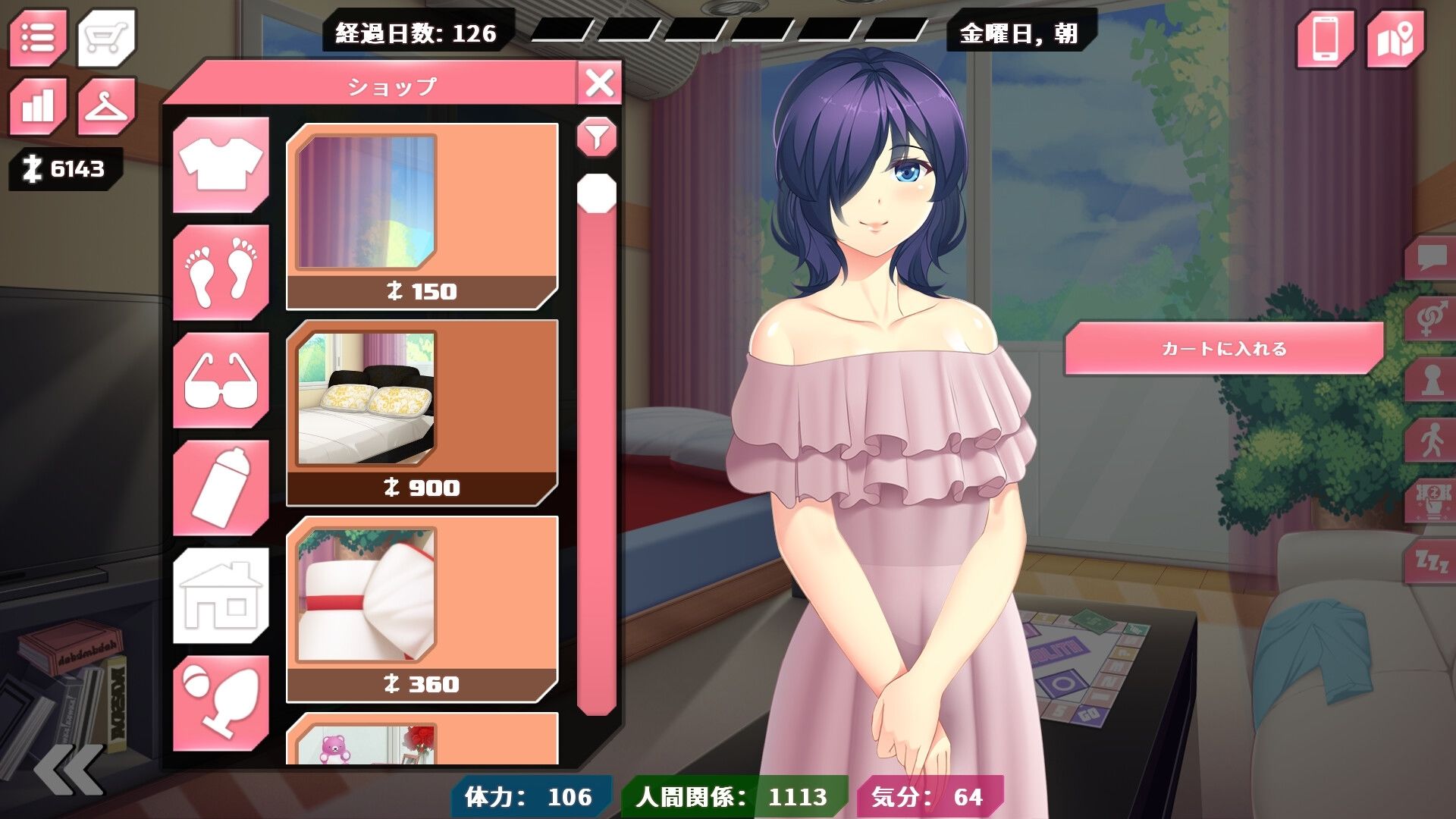This screenshot has width=1456, height=819.
Task: Open the map with pin icon
Action: (1395, 38)
